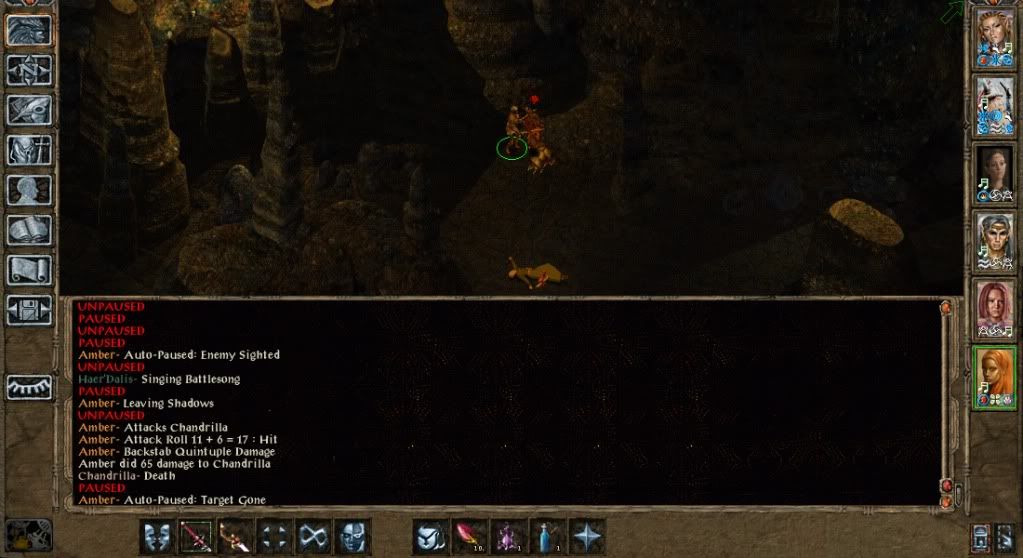Activate the stealth masks ability

point(156,536)
